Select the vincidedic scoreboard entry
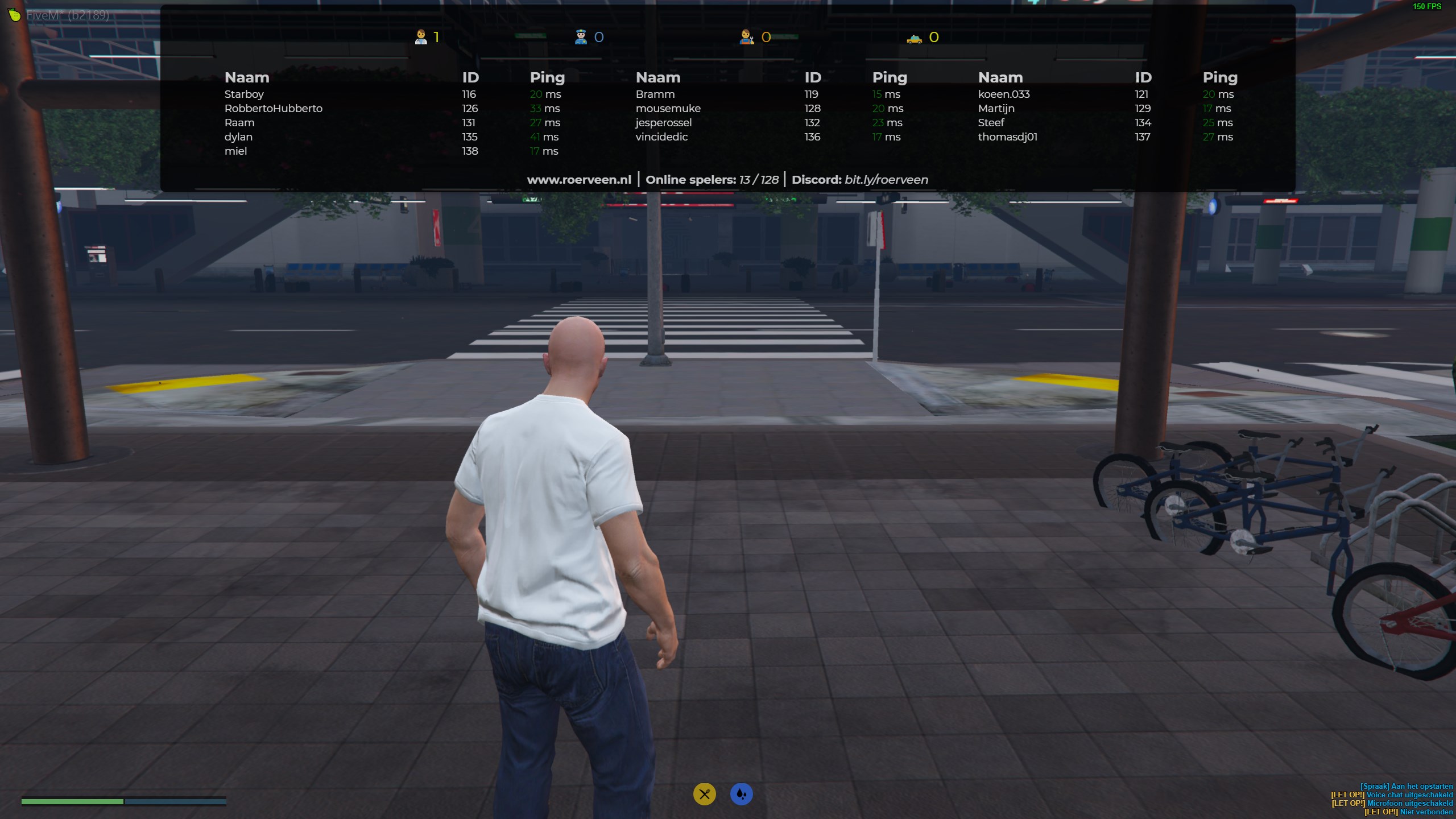Screen dimensions: 1456x819 pos(661,137)
